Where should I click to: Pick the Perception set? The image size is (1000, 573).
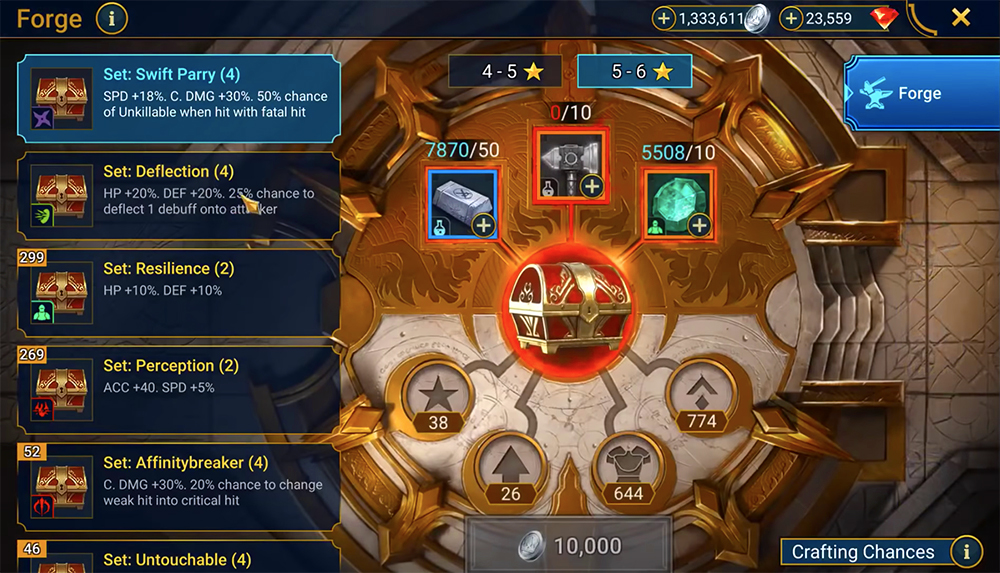tap(178, 385)
